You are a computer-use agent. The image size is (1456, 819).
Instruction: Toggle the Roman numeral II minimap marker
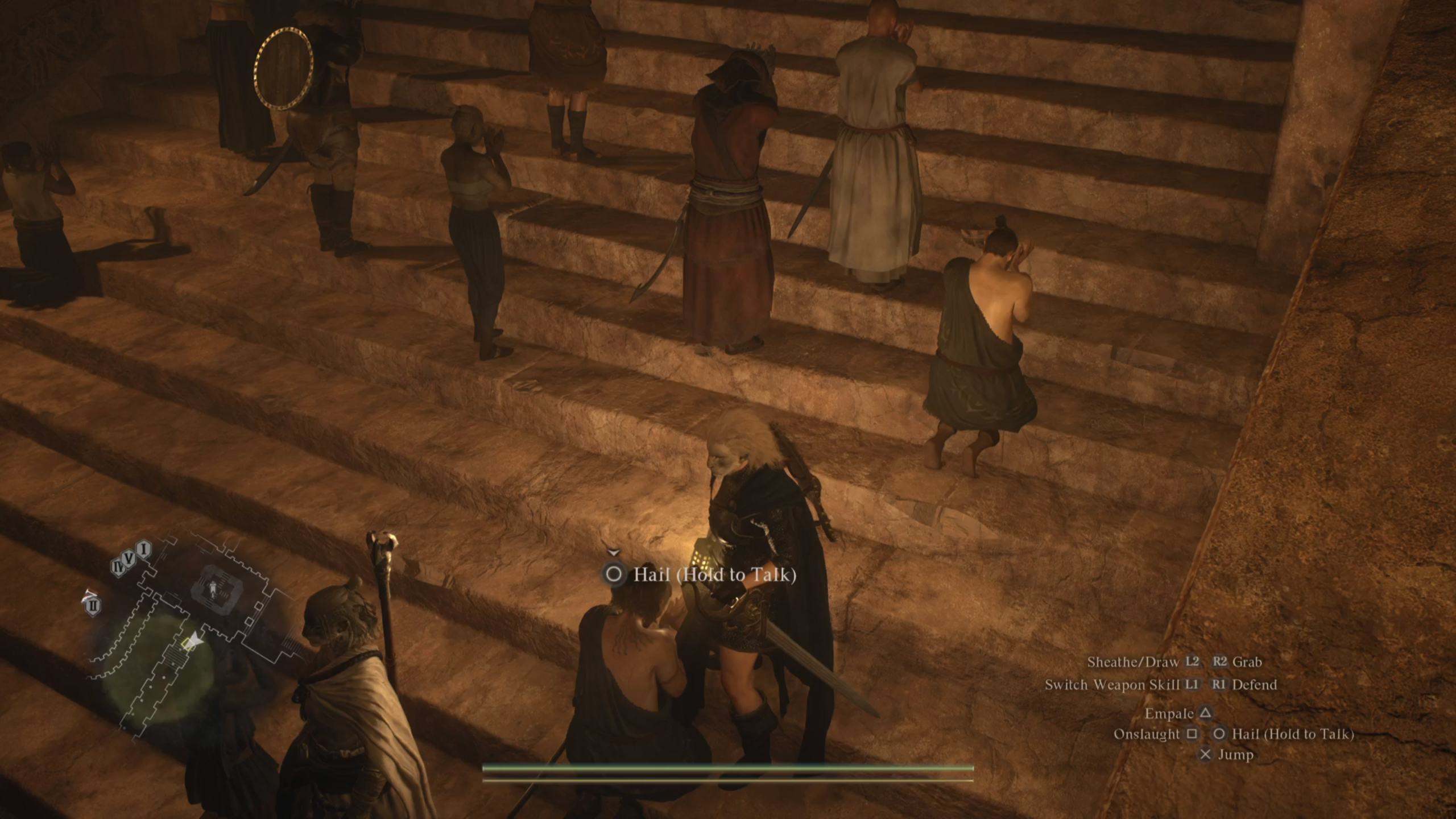click(93, 605)
